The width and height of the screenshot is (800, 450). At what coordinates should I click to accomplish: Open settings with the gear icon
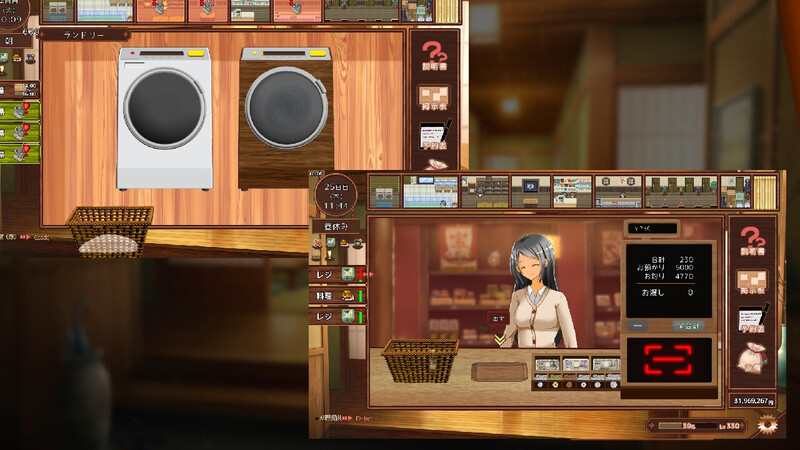pyautogui.click(x=765, y=425)
